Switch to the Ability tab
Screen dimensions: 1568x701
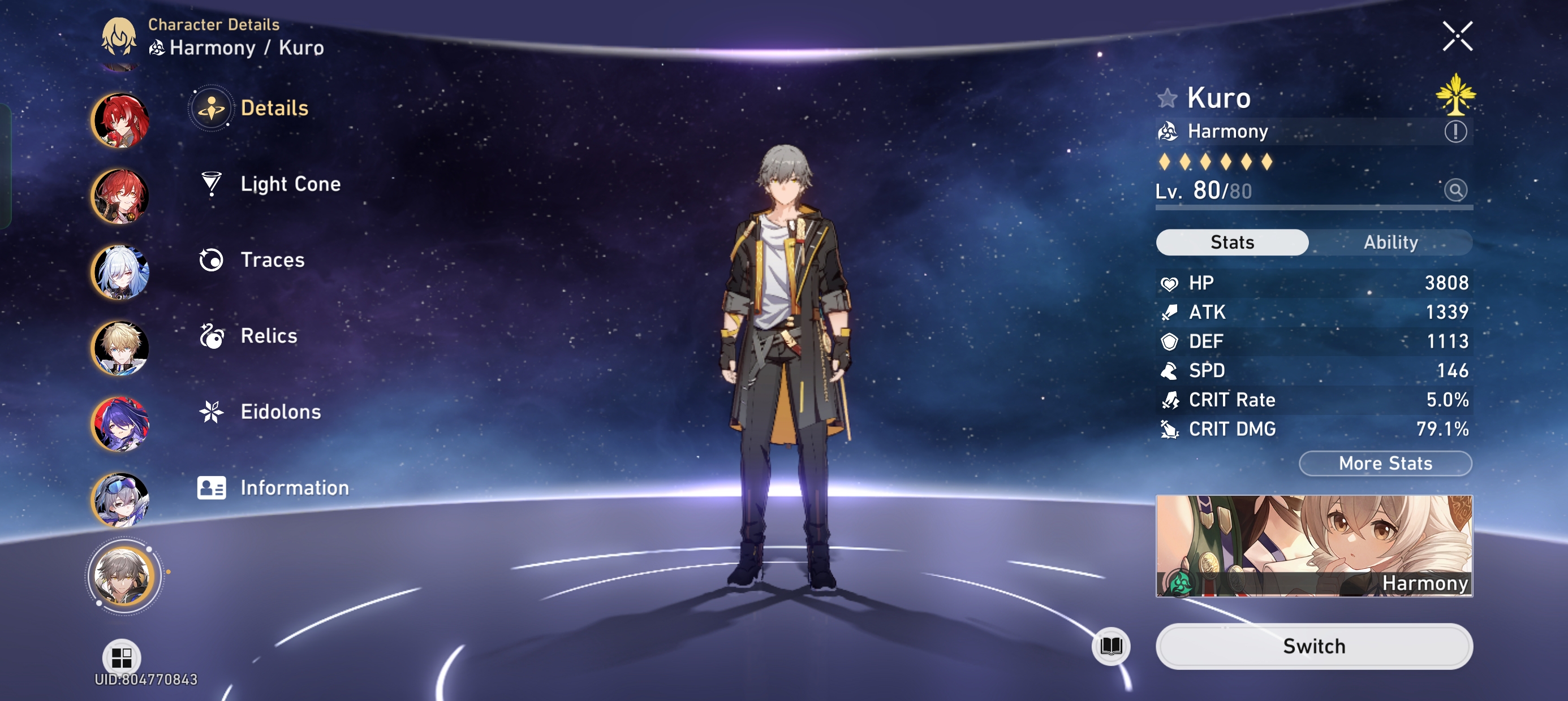coord(1392,242)
